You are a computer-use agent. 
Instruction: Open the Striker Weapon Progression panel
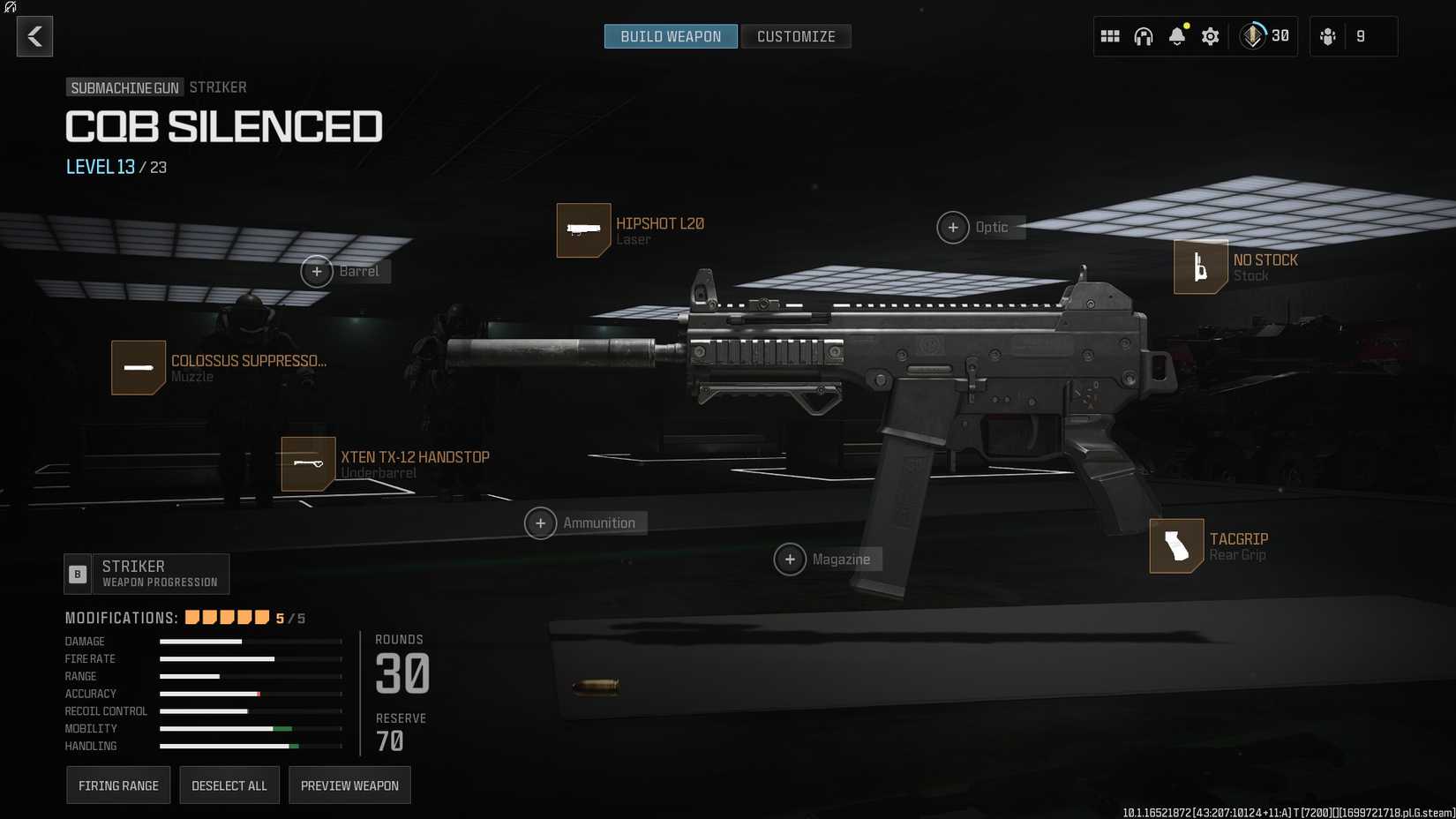pos(146,574)
